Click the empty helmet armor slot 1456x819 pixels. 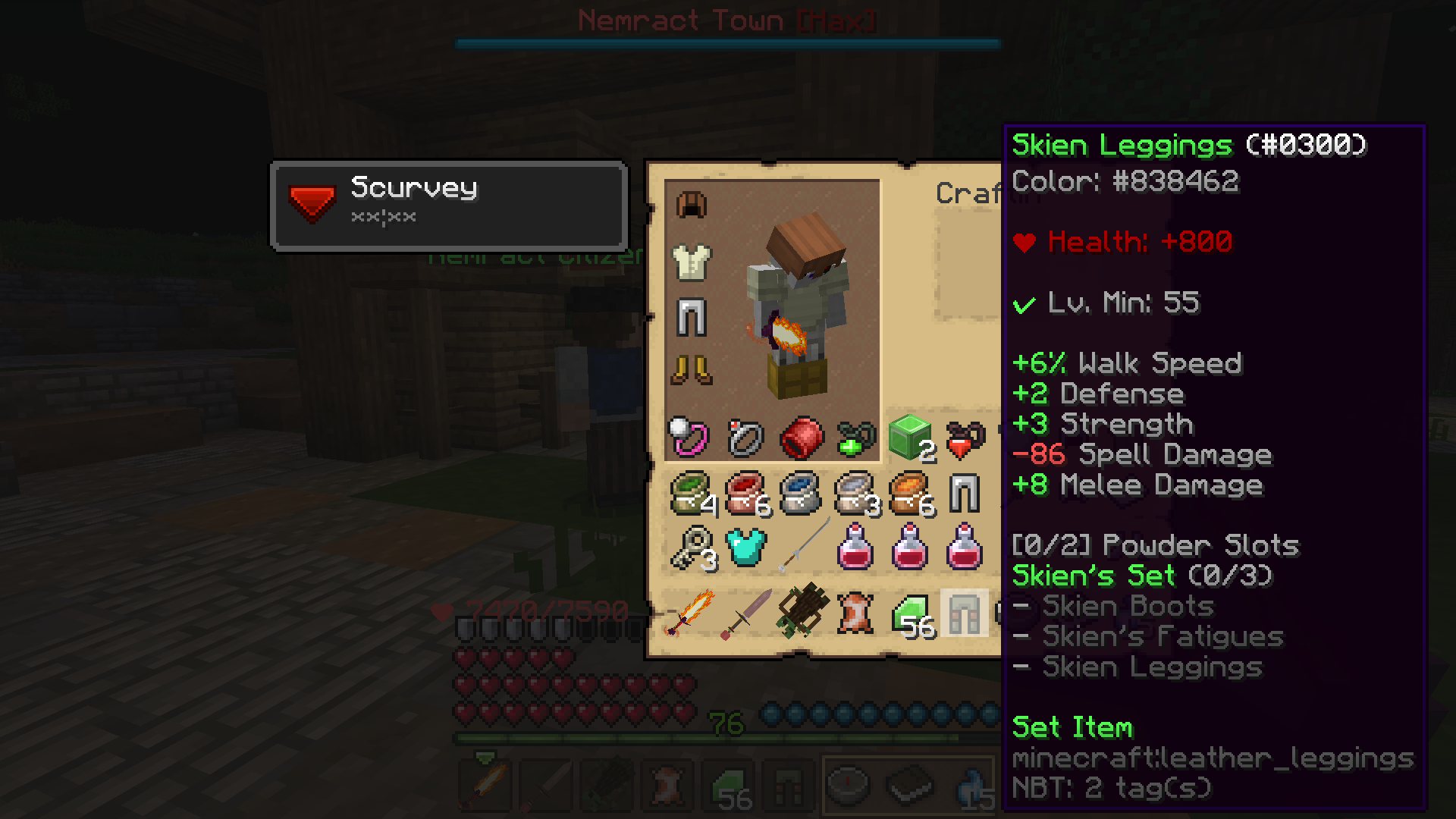[x=692, y=206]
